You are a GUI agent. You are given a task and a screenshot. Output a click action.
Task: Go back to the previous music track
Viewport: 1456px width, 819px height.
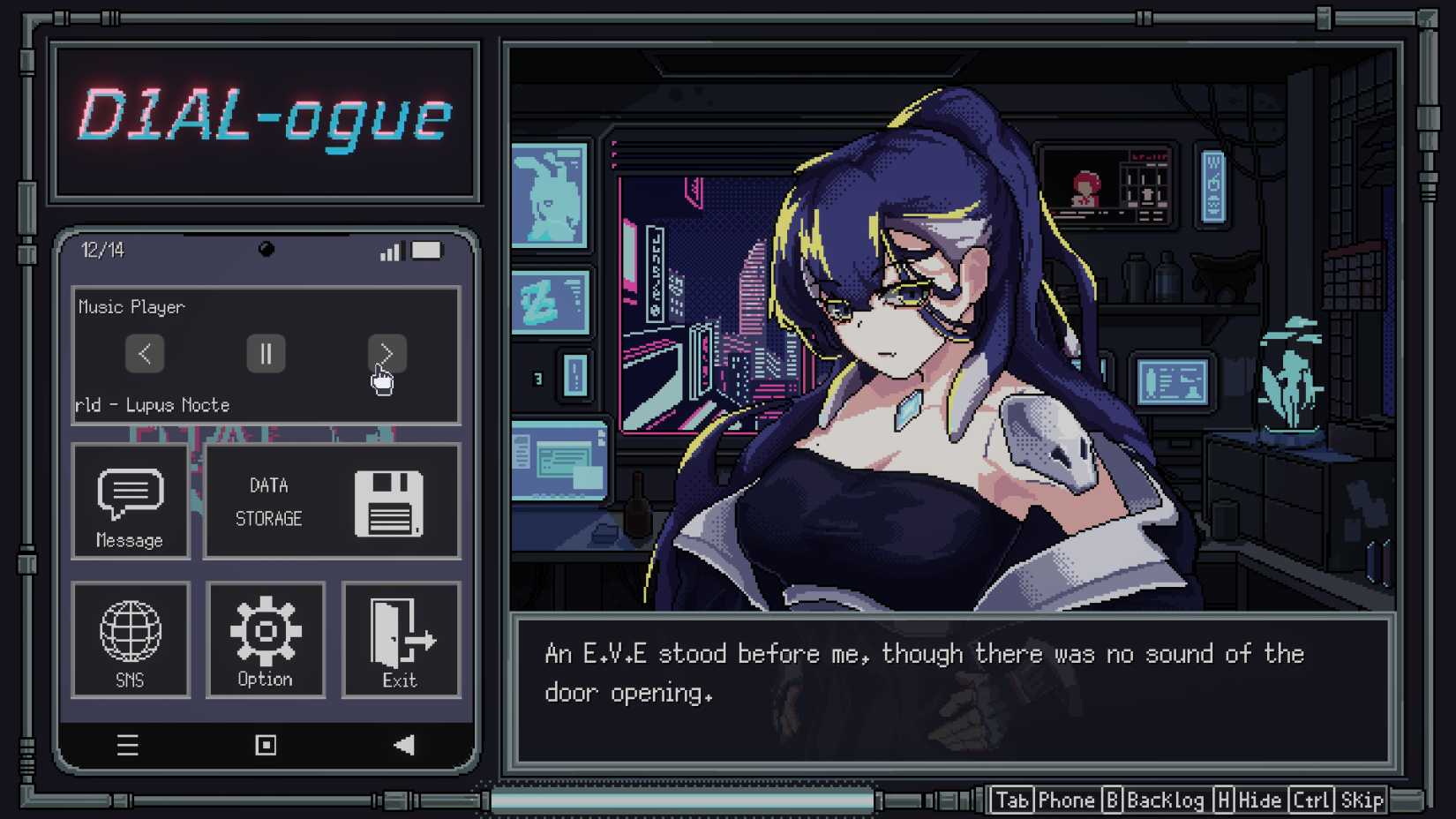tap(146, 354)
